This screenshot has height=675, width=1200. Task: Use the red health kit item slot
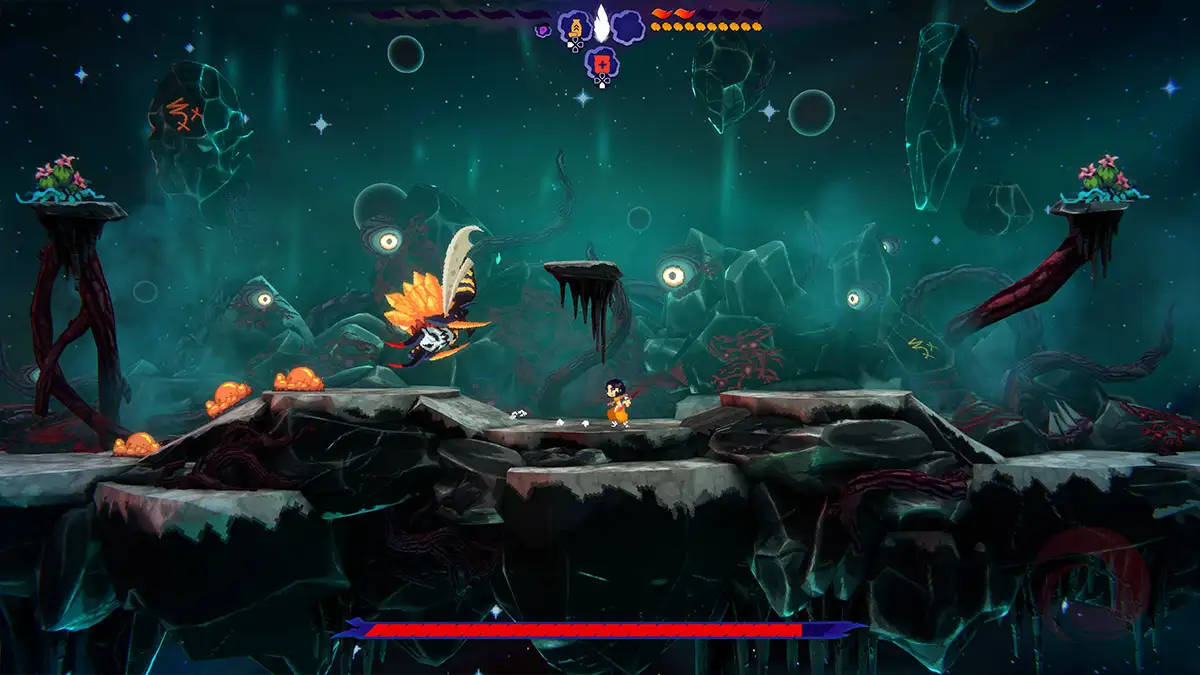click(601, 64)
